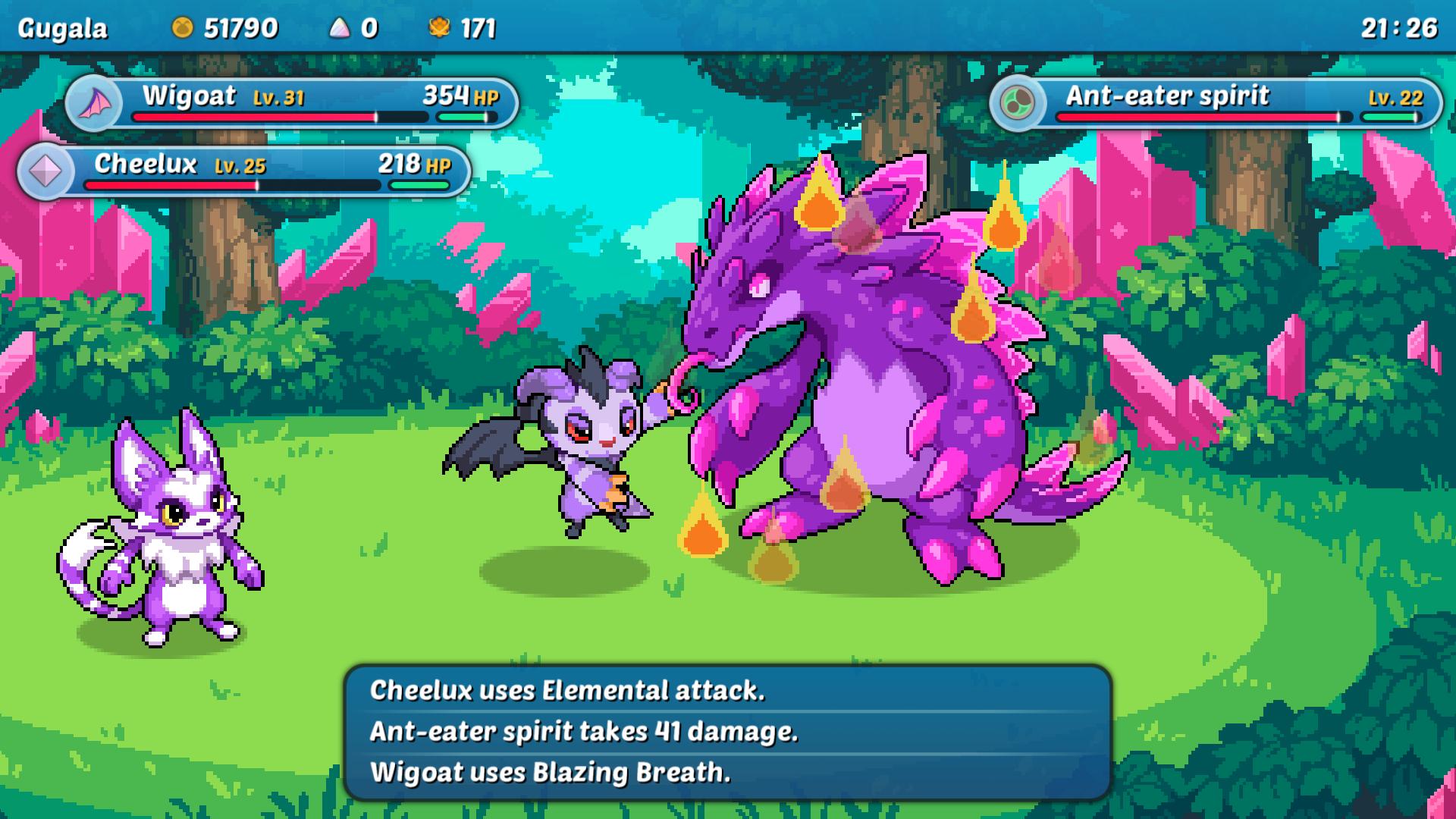Click the gold coin currency icon

click(182, 29)
